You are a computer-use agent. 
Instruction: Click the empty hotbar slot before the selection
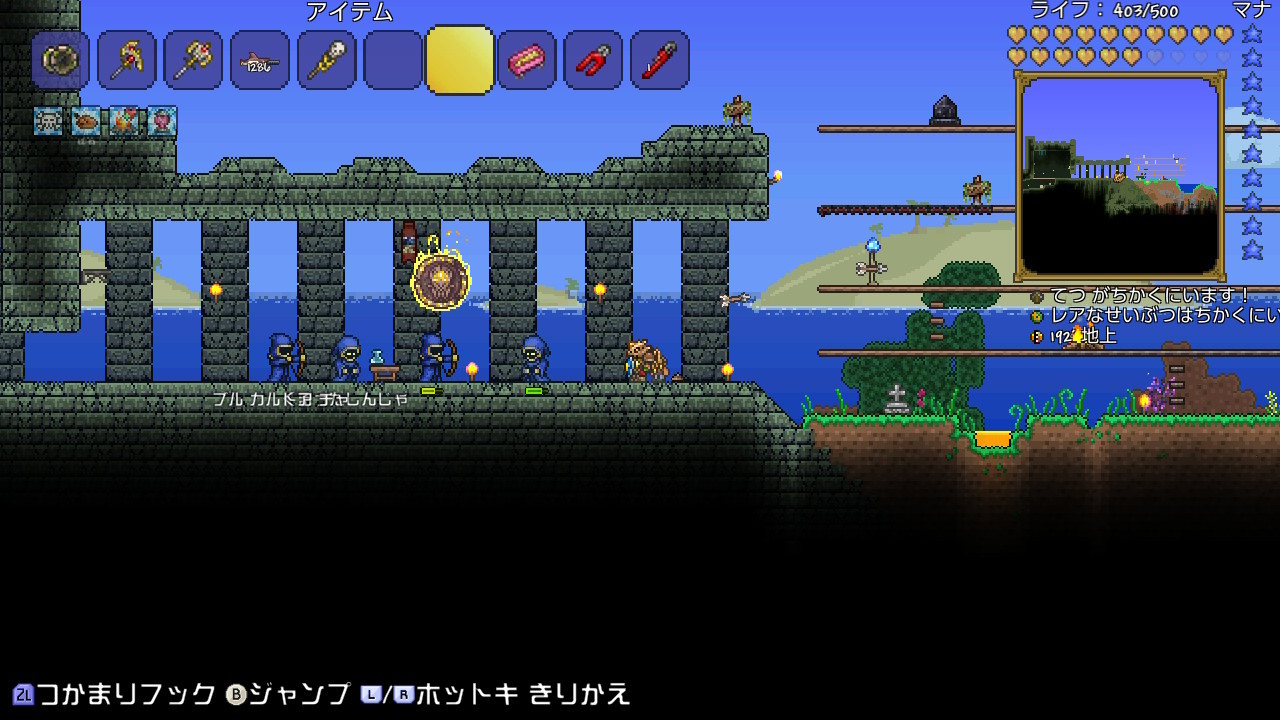392,60
